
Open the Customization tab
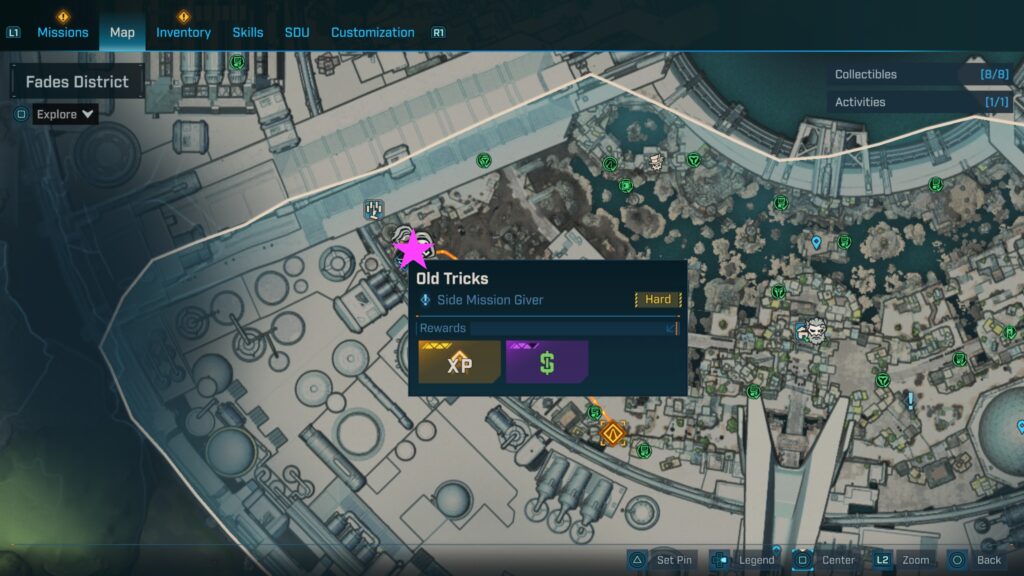[x=372, y=32]
